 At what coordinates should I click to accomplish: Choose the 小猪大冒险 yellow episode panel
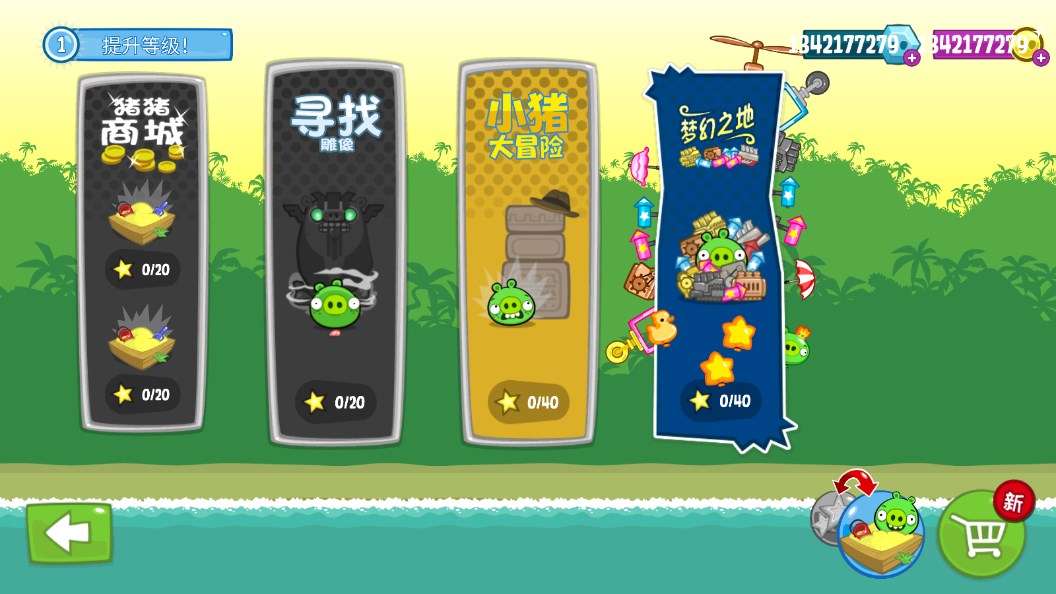click(x=528, y=253)
